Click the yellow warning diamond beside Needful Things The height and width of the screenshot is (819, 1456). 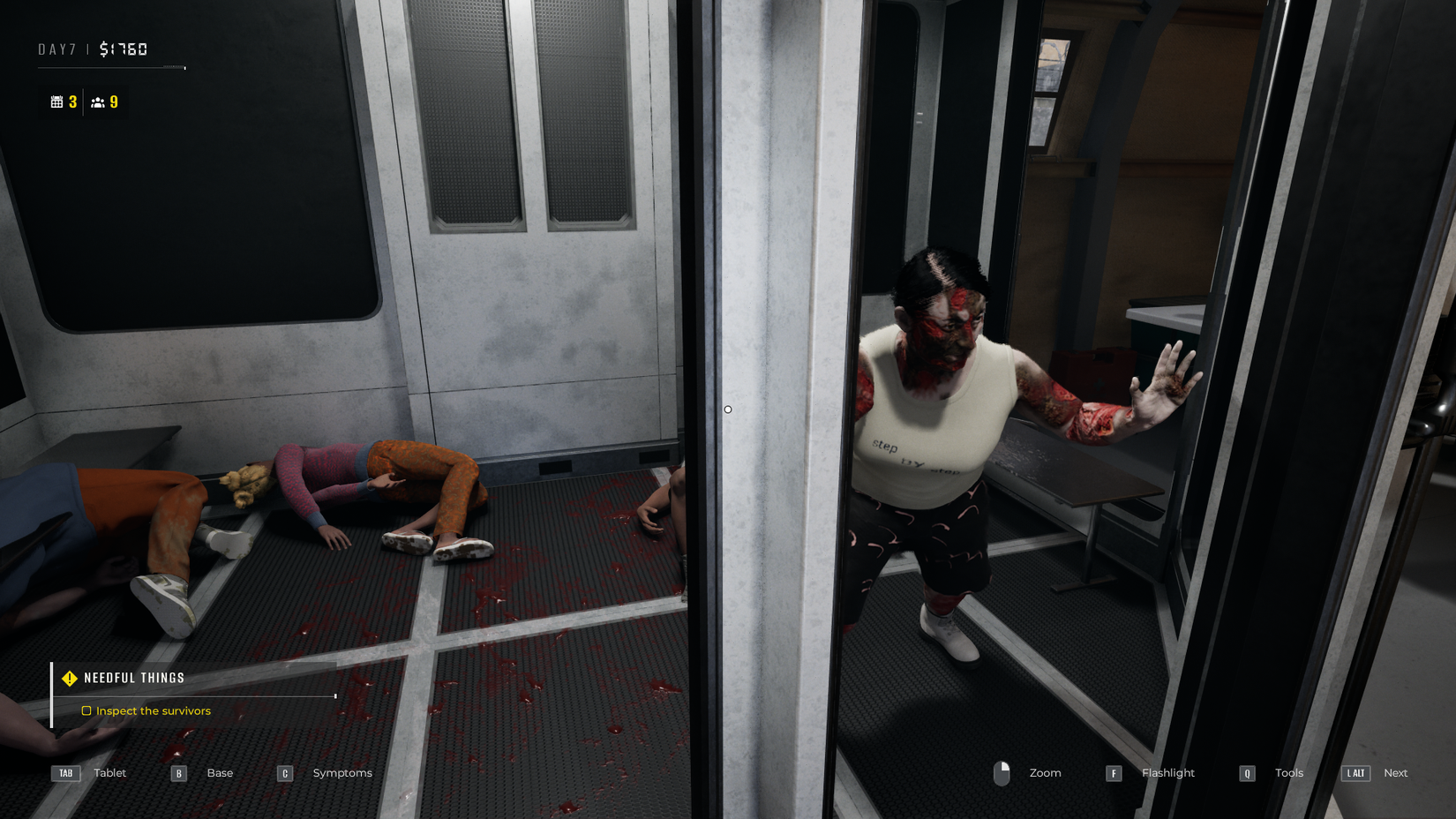(69, 678)
